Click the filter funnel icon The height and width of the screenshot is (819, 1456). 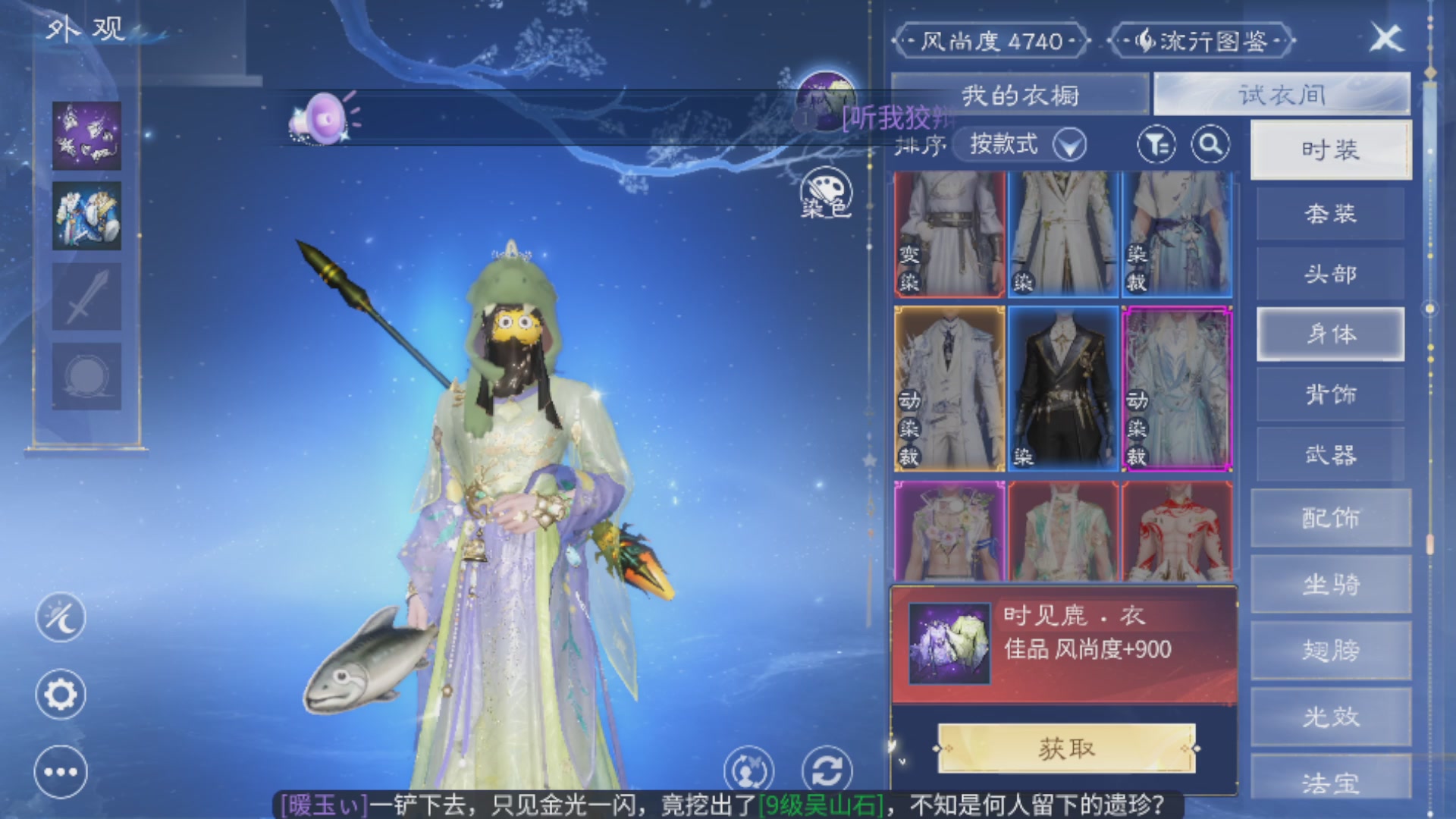(1158, 145)
